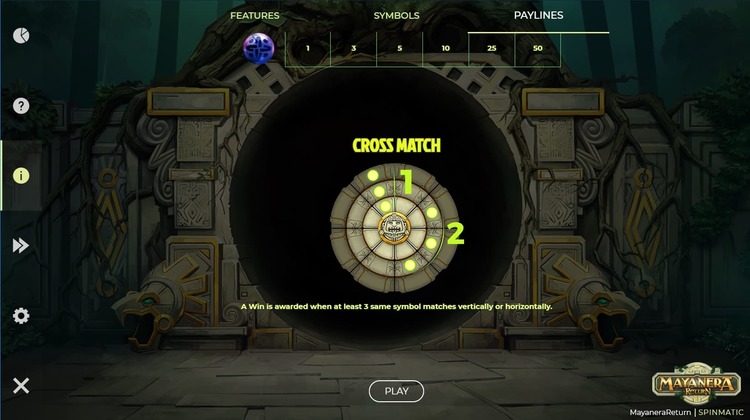Show payline page 1
The height and width of the screenshot is (420, 750).
coord(308,48)
